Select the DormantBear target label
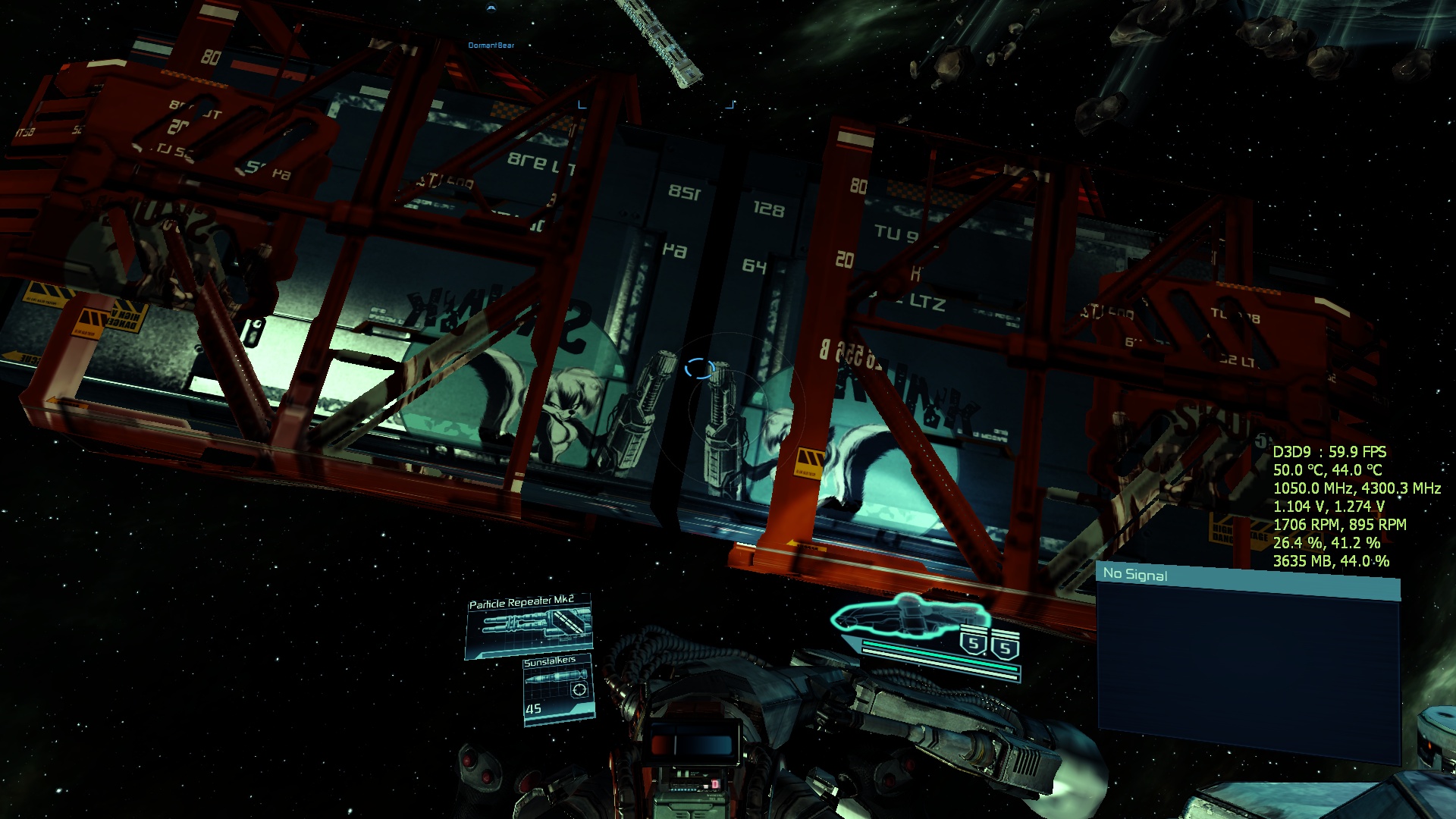 point(491,45)
